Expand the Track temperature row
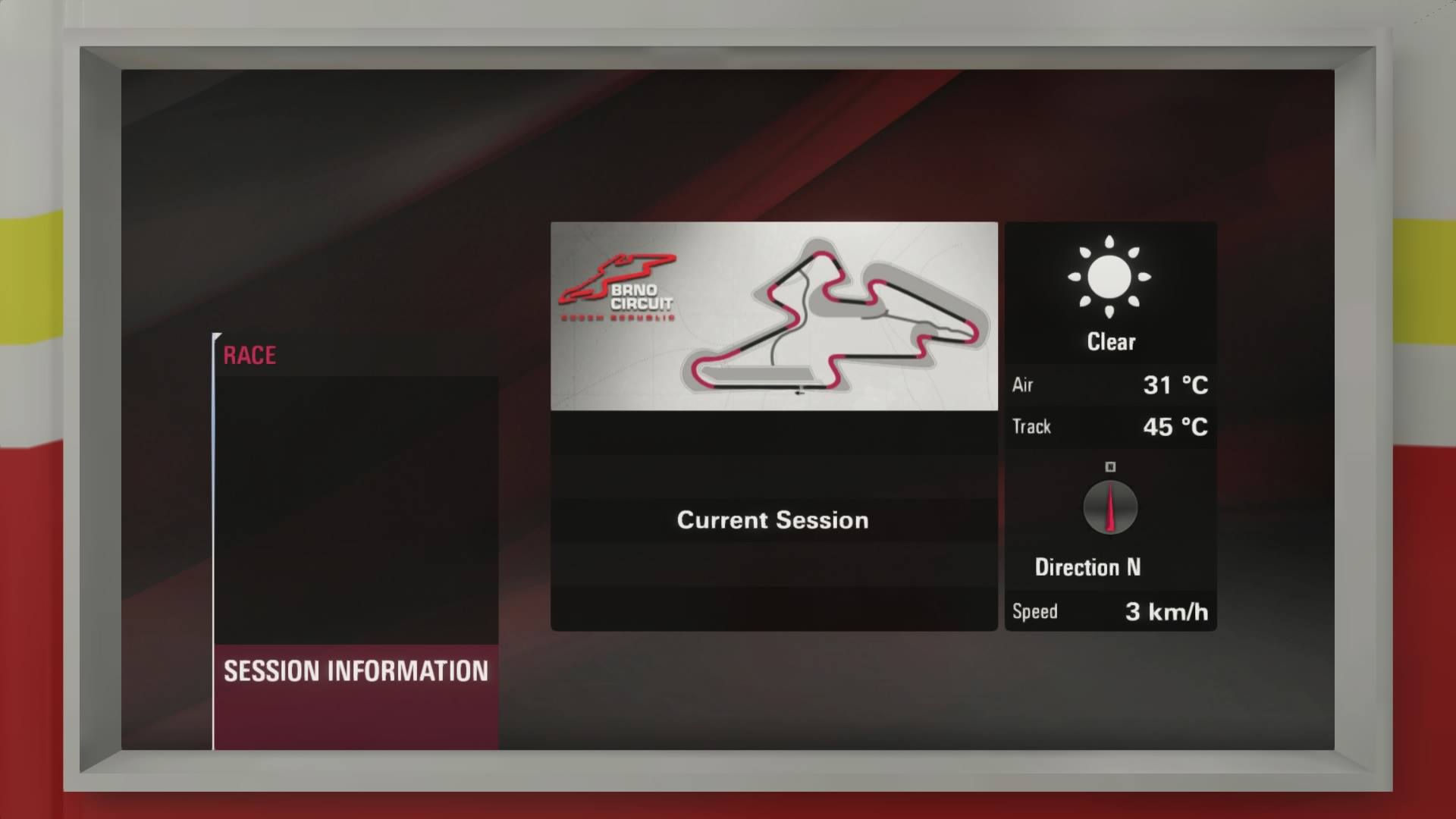1456x819 pixels. [x=1109, y=427]
